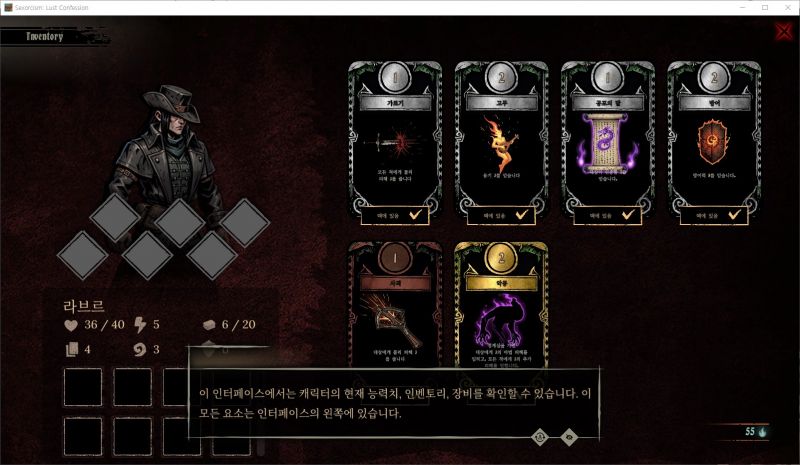This screenshot has width=800, height=465.
Task: Choose the red spiked weapon card
Action: click(x=395, y=310)
